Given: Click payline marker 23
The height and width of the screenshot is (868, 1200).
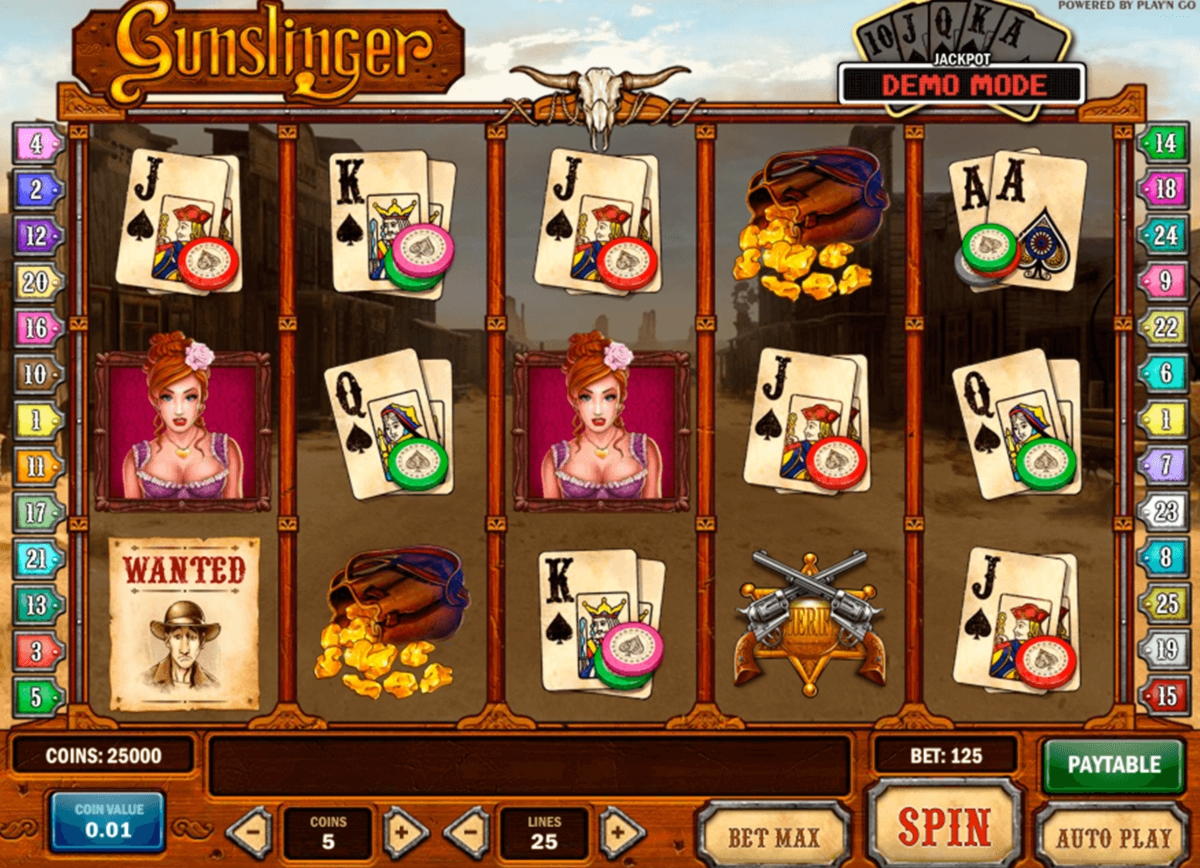Looking at the screenshot, I should [x=1164, y=512].
